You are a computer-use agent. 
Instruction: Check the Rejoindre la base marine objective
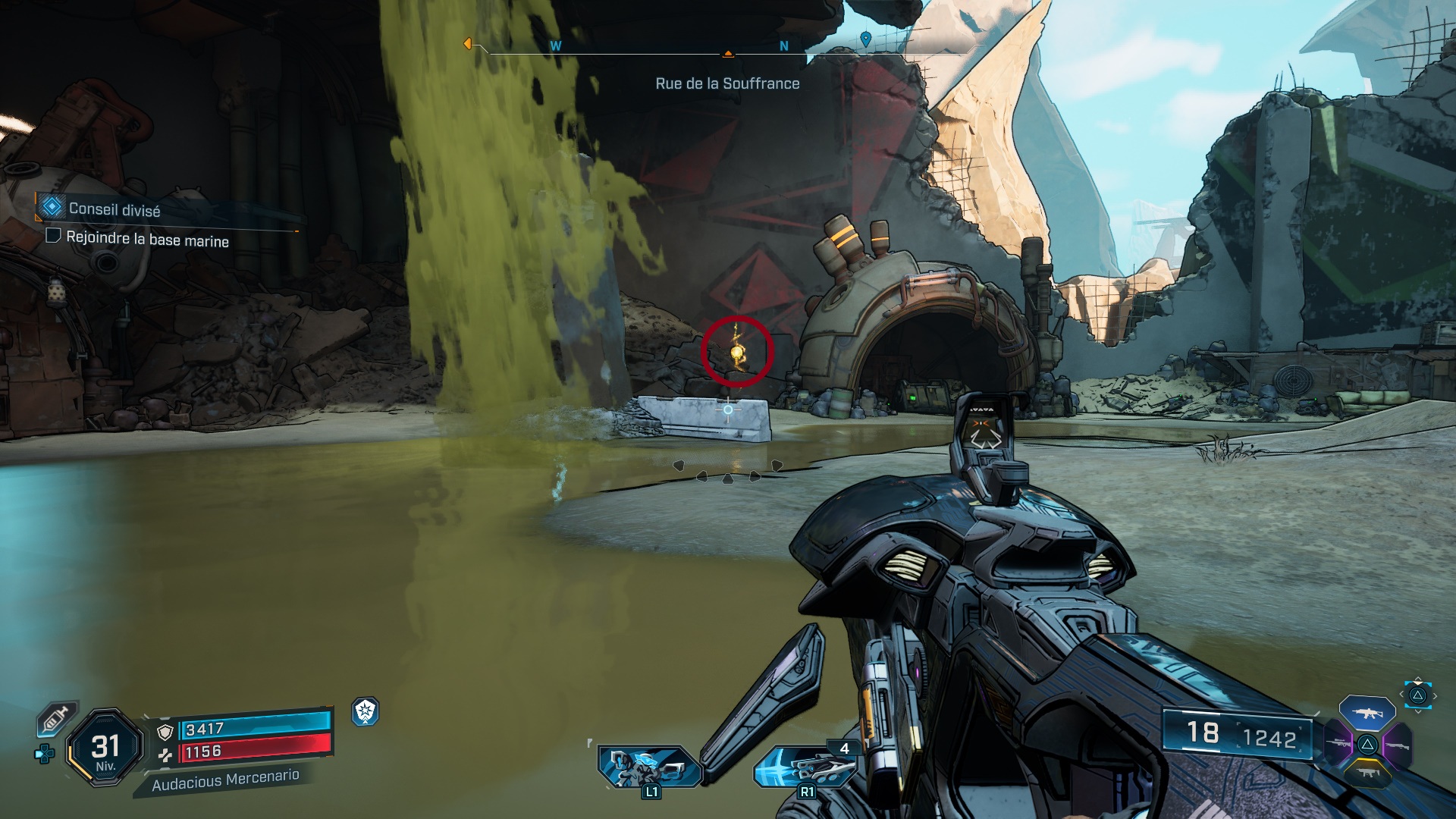point(53,236)
